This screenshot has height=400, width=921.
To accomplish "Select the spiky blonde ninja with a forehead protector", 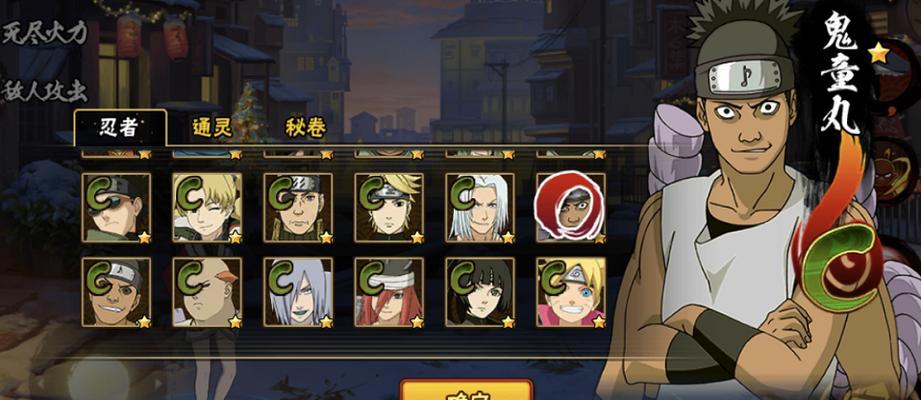I will (389, 207).
